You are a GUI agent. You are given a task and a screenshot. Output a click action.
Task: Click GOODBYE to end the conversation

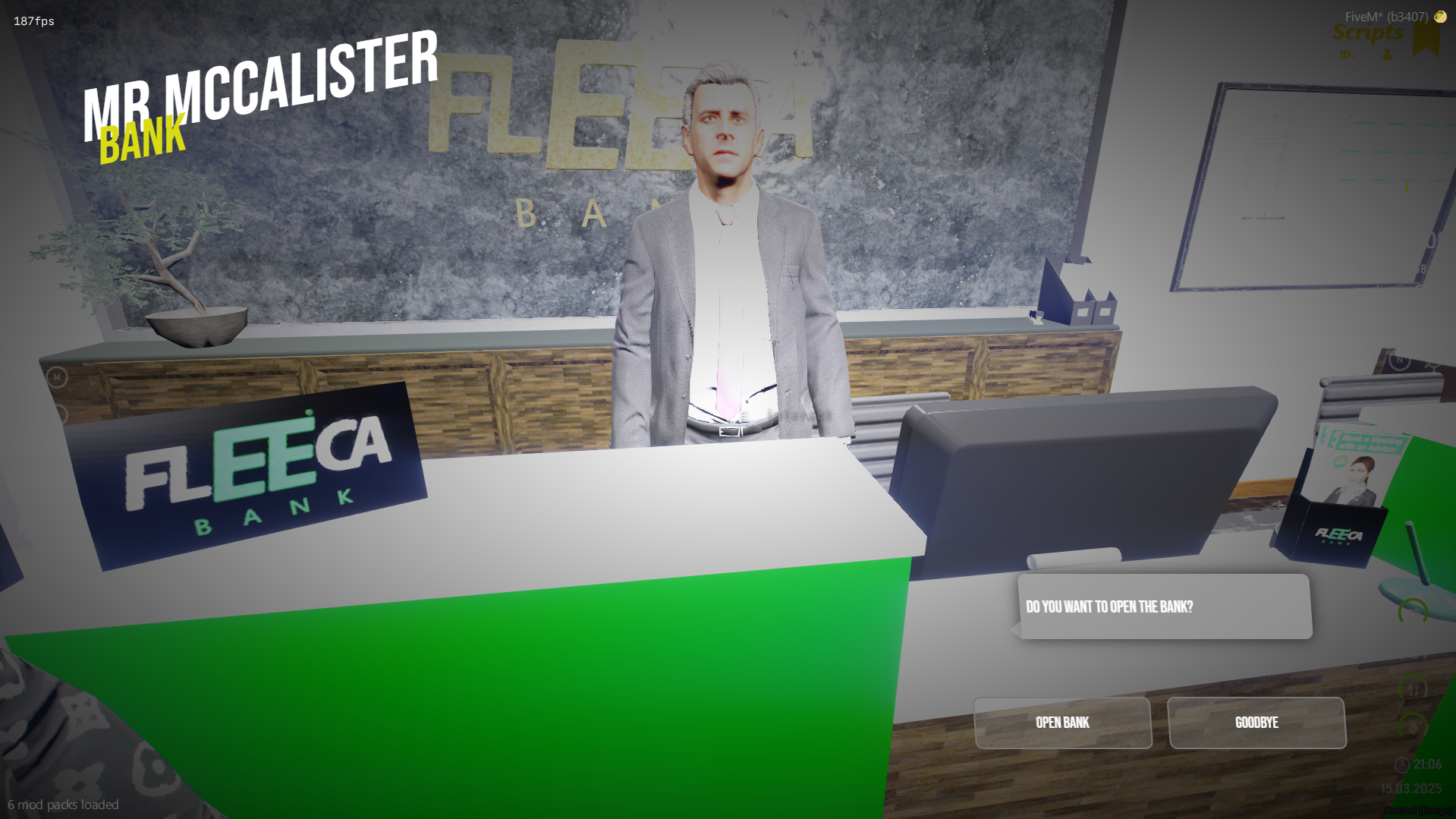1256,723
